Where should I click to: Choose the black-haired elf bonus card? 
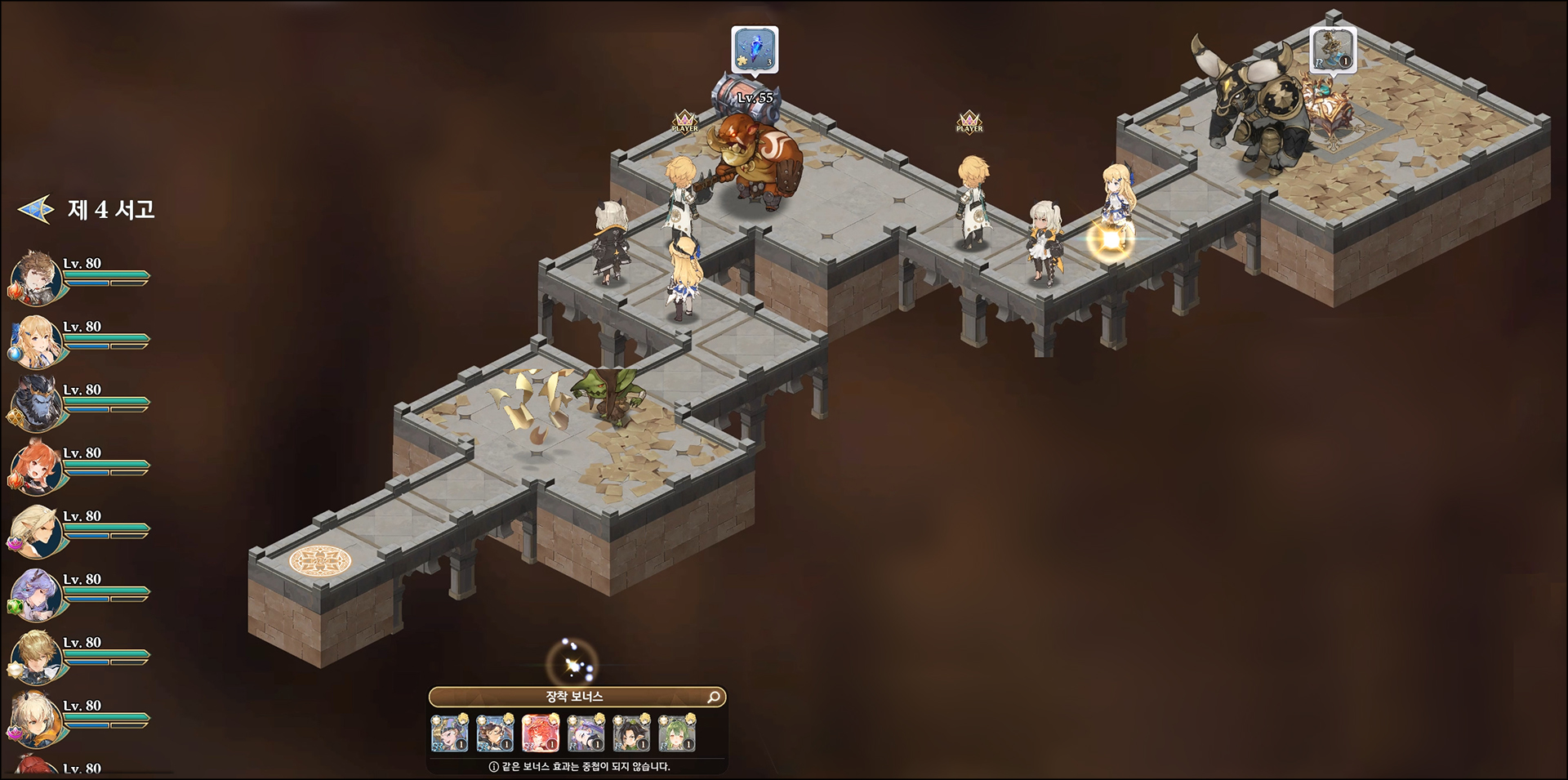coord(631,733)
